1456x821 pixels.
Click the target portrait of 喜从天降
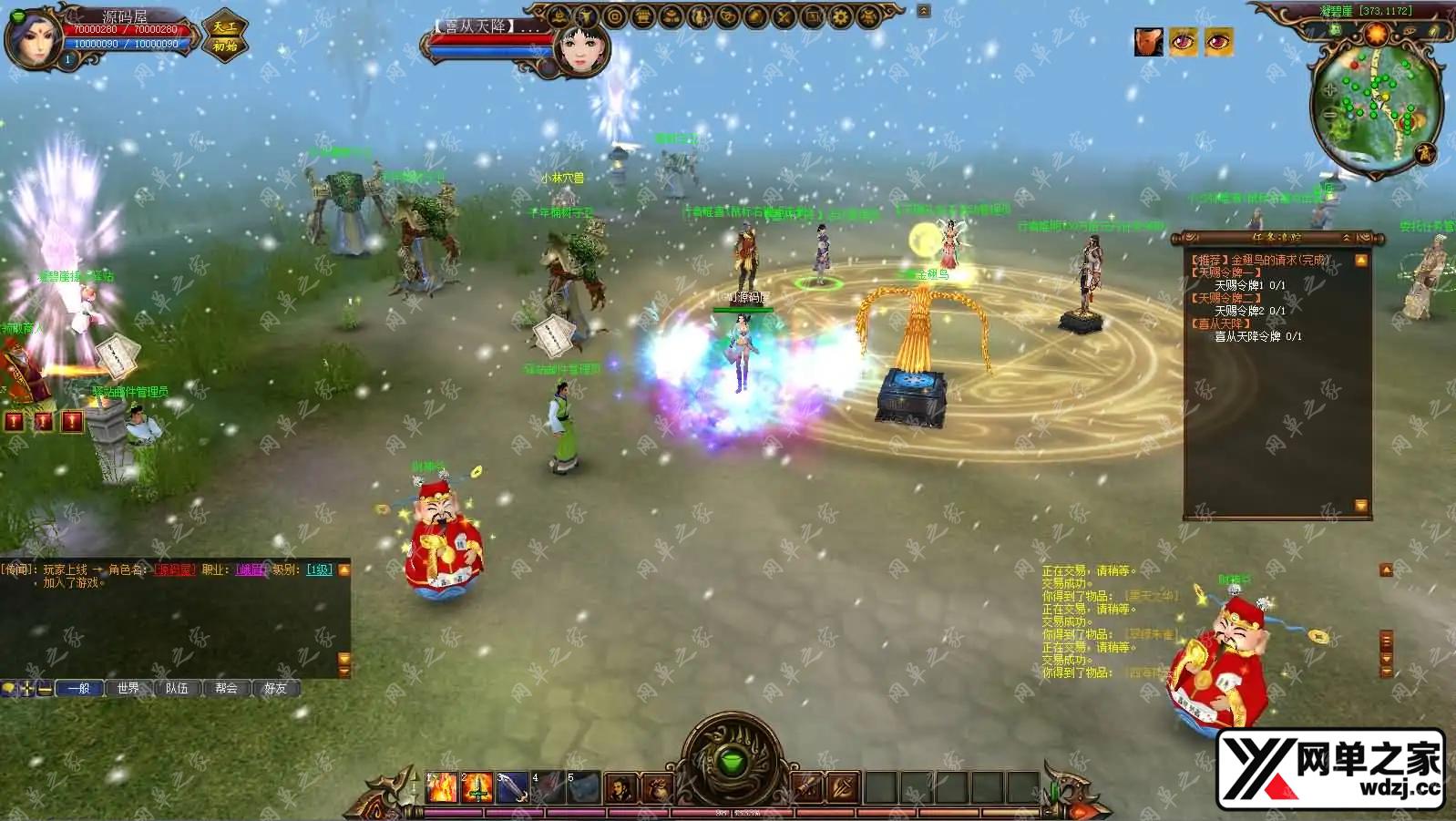point(580,47)
